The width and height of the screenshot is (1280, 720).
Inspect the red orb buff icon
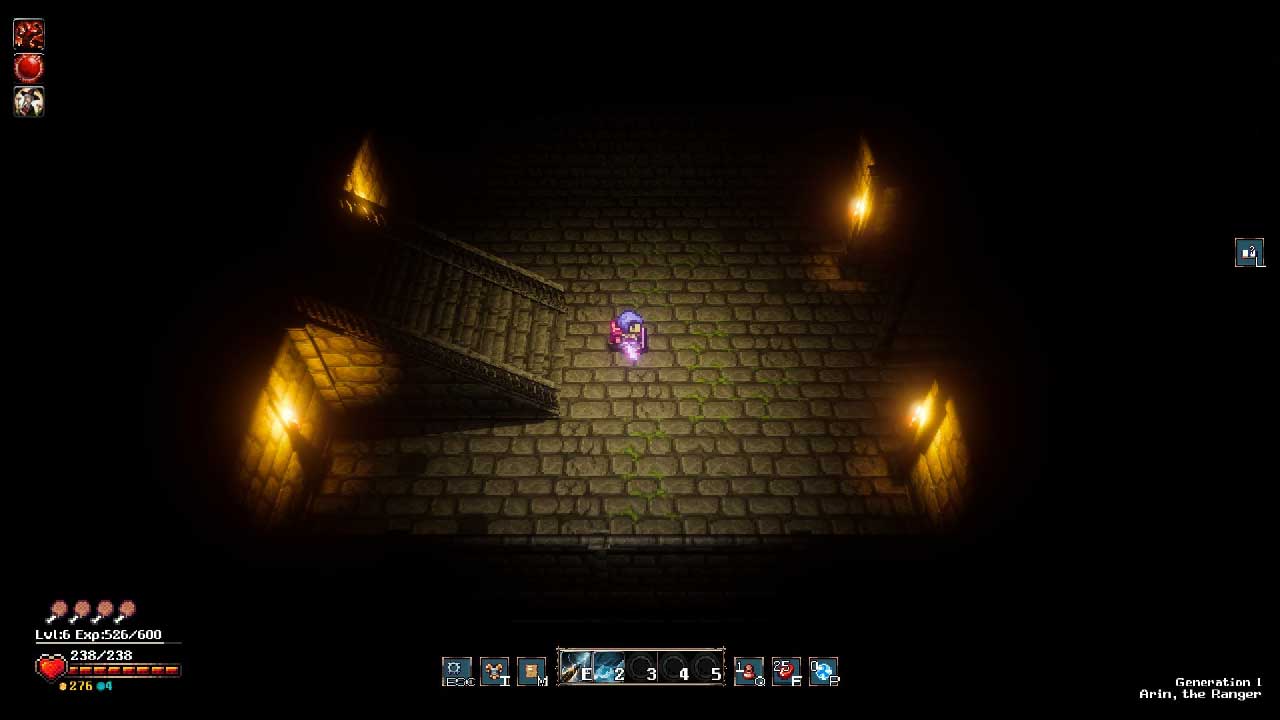(x=29, y=68)
